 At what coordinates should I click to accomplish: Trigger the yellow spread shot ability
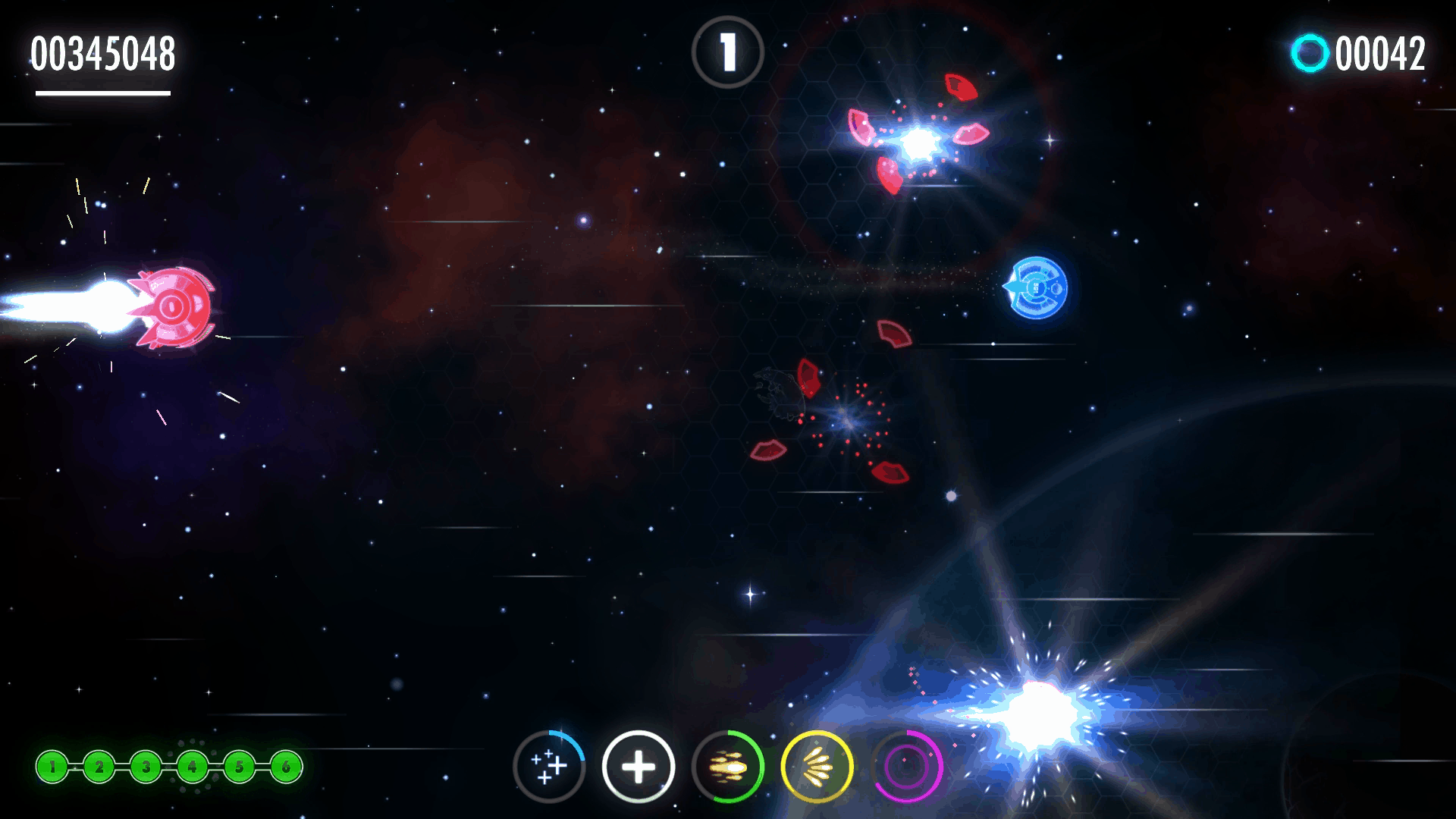pyautogui.click(x=817, y=767)
